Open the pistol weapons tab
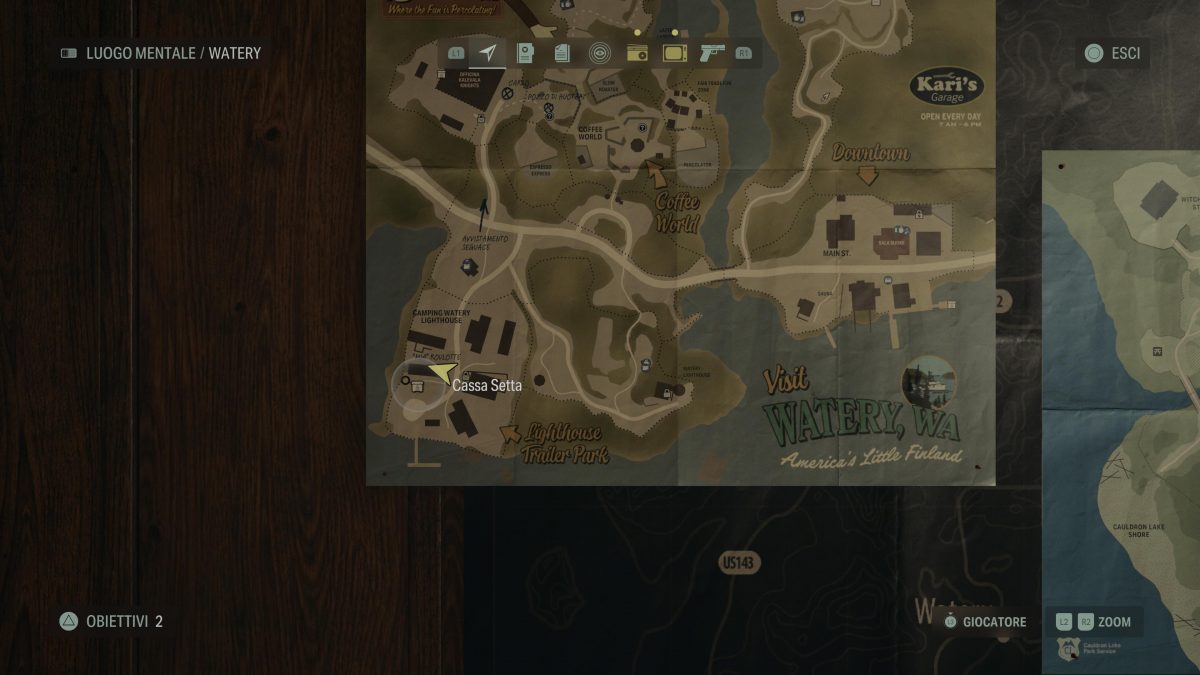The image size is (1200, 675). click(x=712, y=53)
